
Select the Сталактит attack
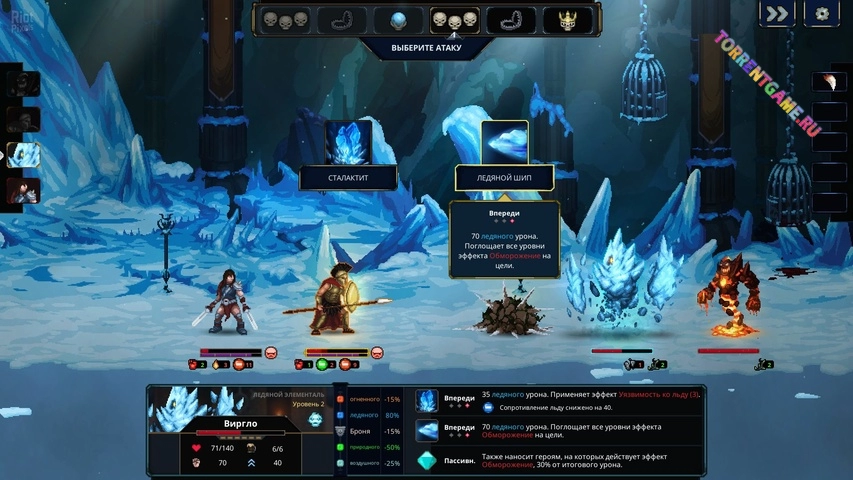pos(348,143)
